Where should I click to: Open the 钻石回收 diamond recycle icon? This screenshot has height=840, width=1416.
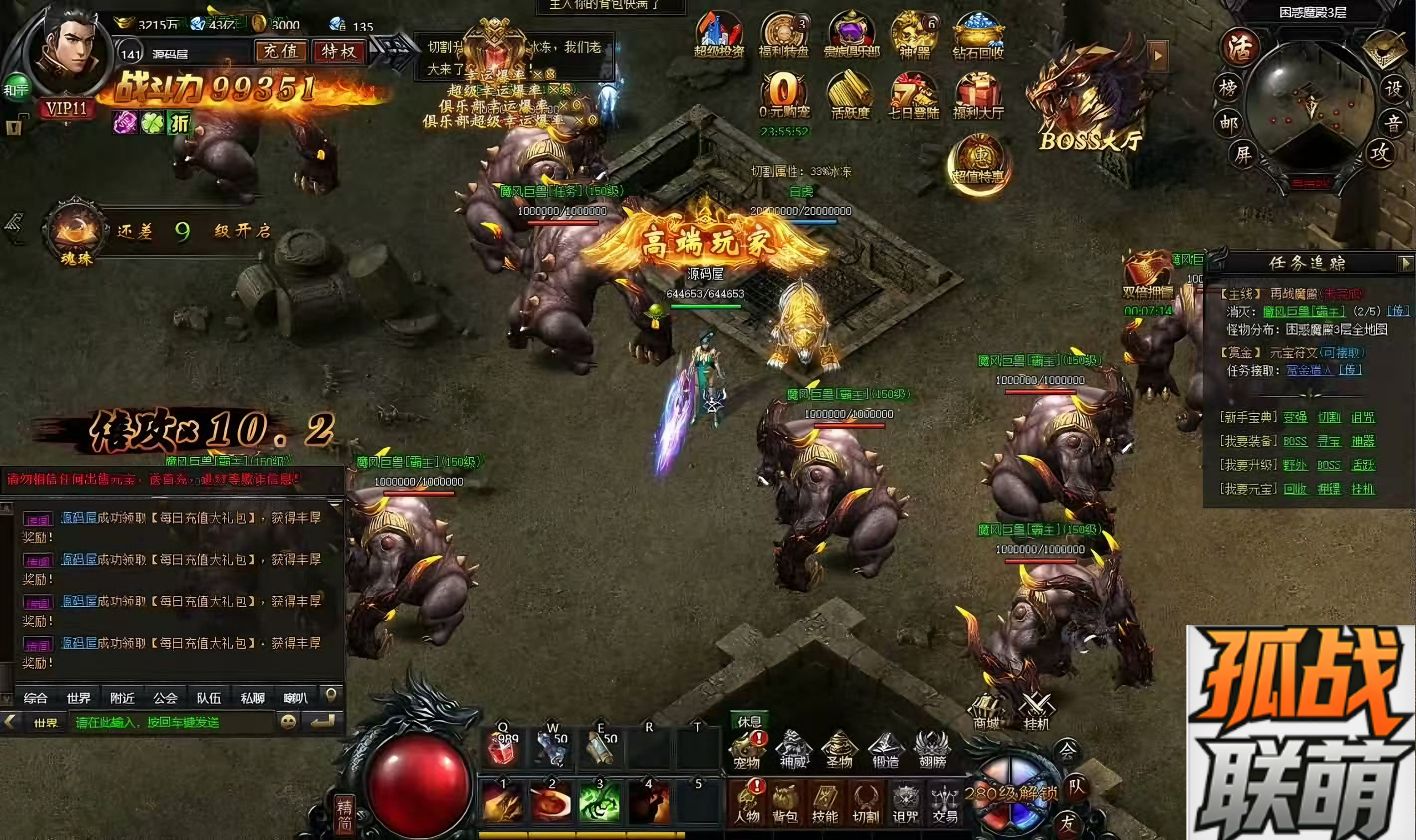(x=978, y=35)
